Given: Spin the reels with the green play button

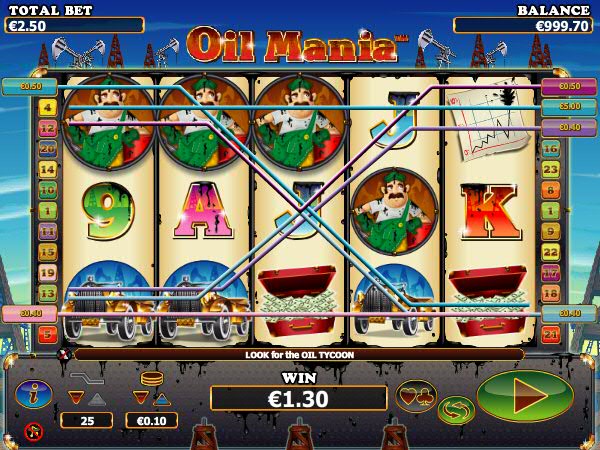Looking at the screenshot, I should pyautogui.click(x=524, y=396).
